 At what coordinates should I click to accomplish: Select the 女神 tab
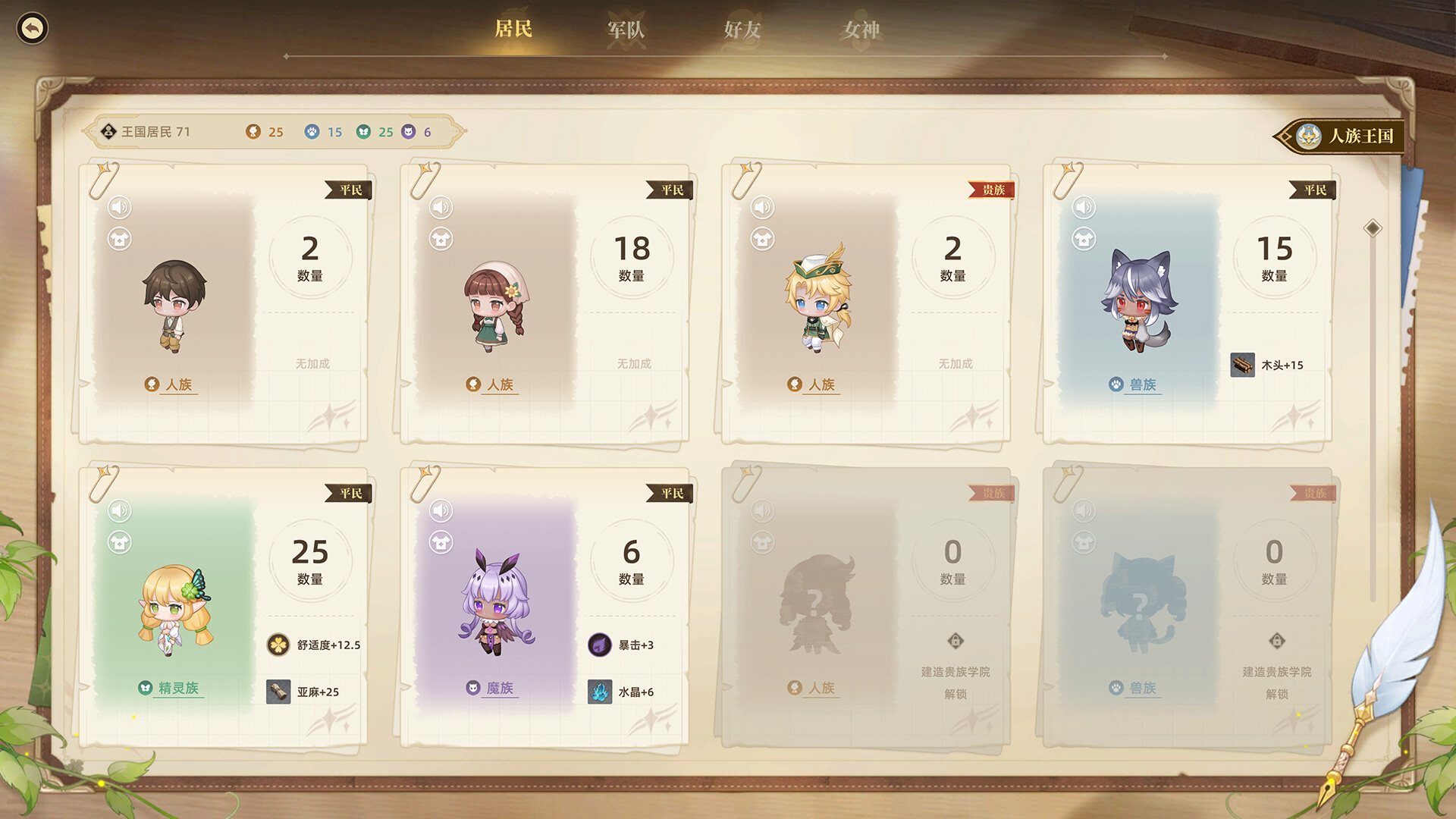(861, 30)
